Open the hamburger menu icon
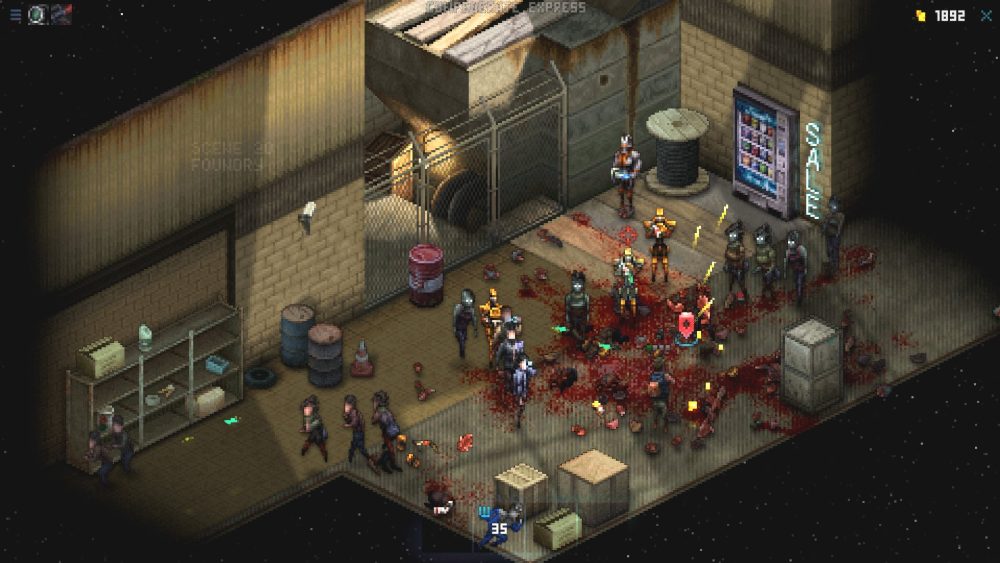This screenshot has height=563, width=1000. click(x=15, y=15)
